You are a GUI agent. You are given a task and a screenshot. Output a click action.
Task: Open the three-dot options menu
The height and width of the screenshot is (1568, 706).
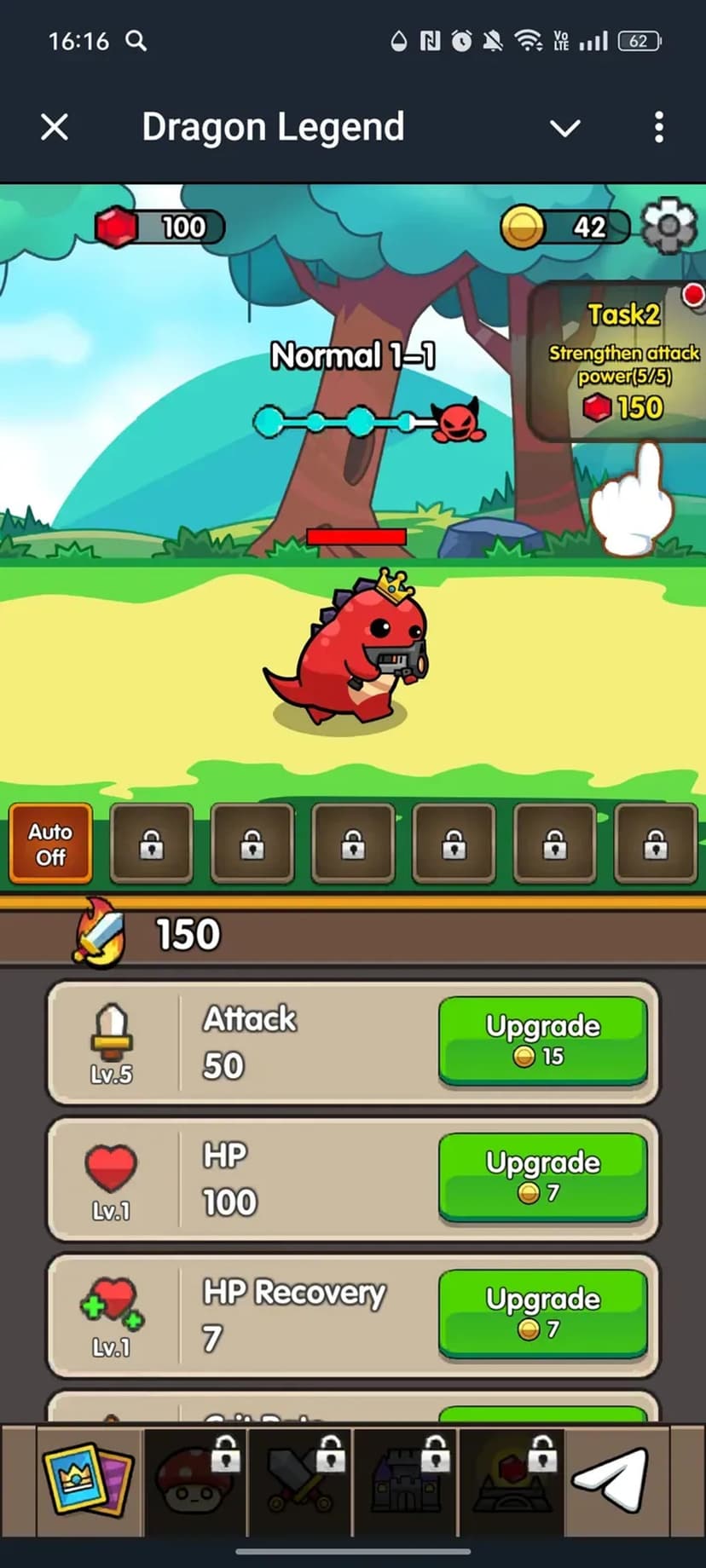[x=658, y=128]
